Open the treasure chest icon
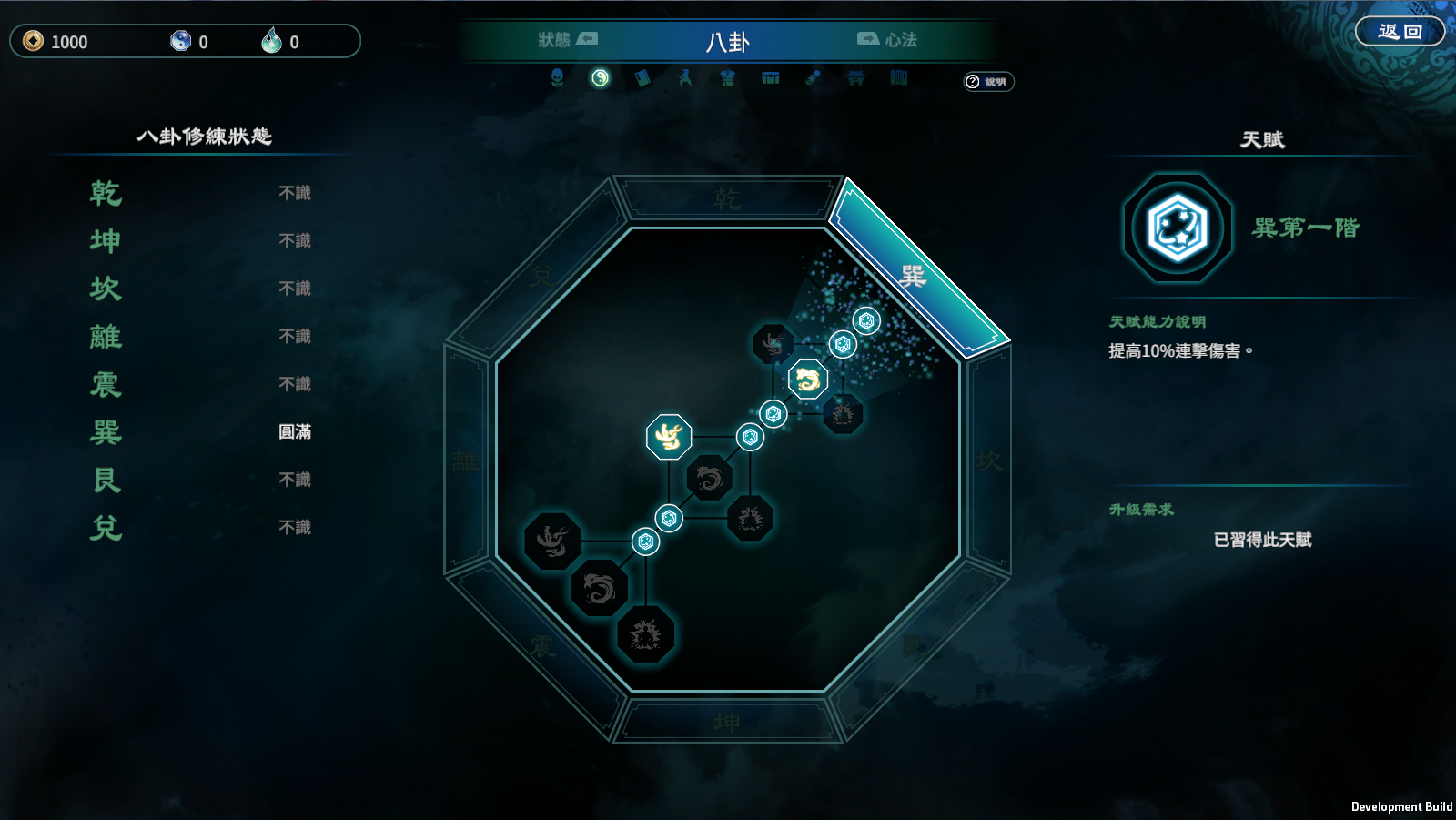Screen dimensions: 1456x820 coord(771,78)
